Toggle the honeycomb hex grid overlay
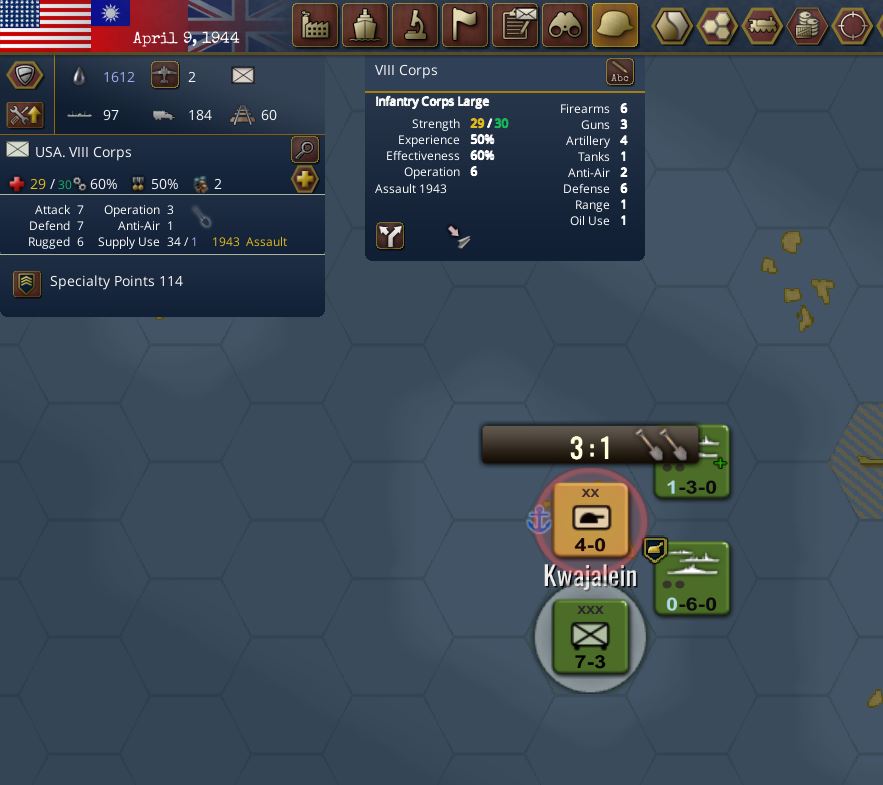Image resolution: width=883 pixels, height=785 pixels. coord(717,25)
